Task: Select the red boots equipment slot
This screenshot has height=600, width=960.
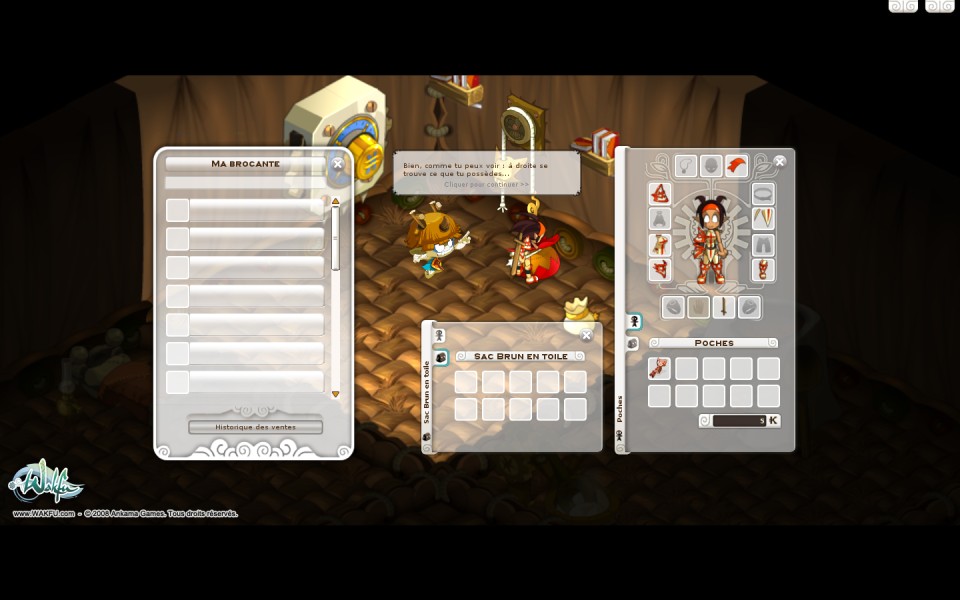Action: pyautogui.click(x=763, y=270)
